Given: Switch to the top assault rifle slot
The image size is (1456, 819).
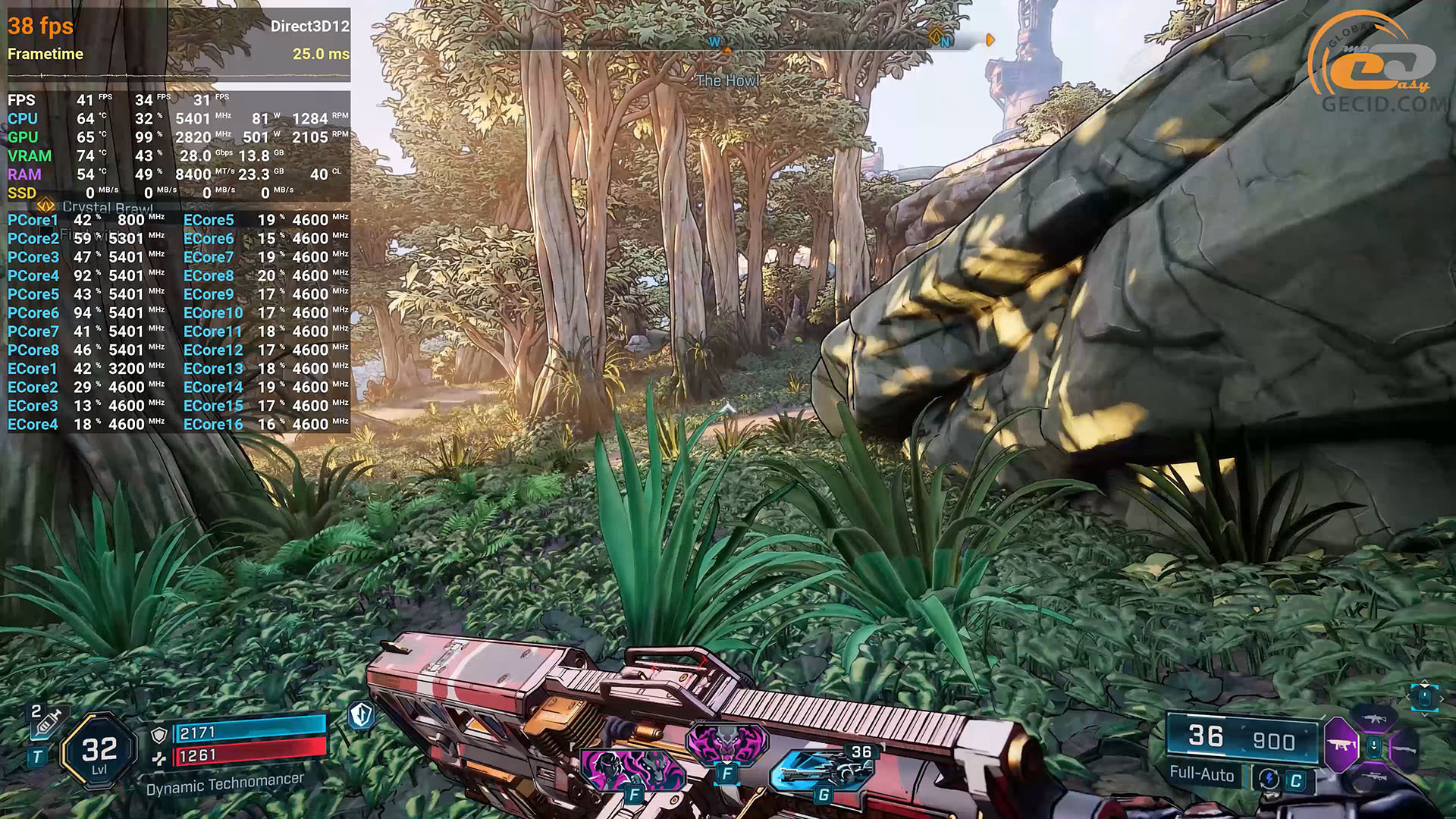Looking at the screenshot, I should [1373, 717].
